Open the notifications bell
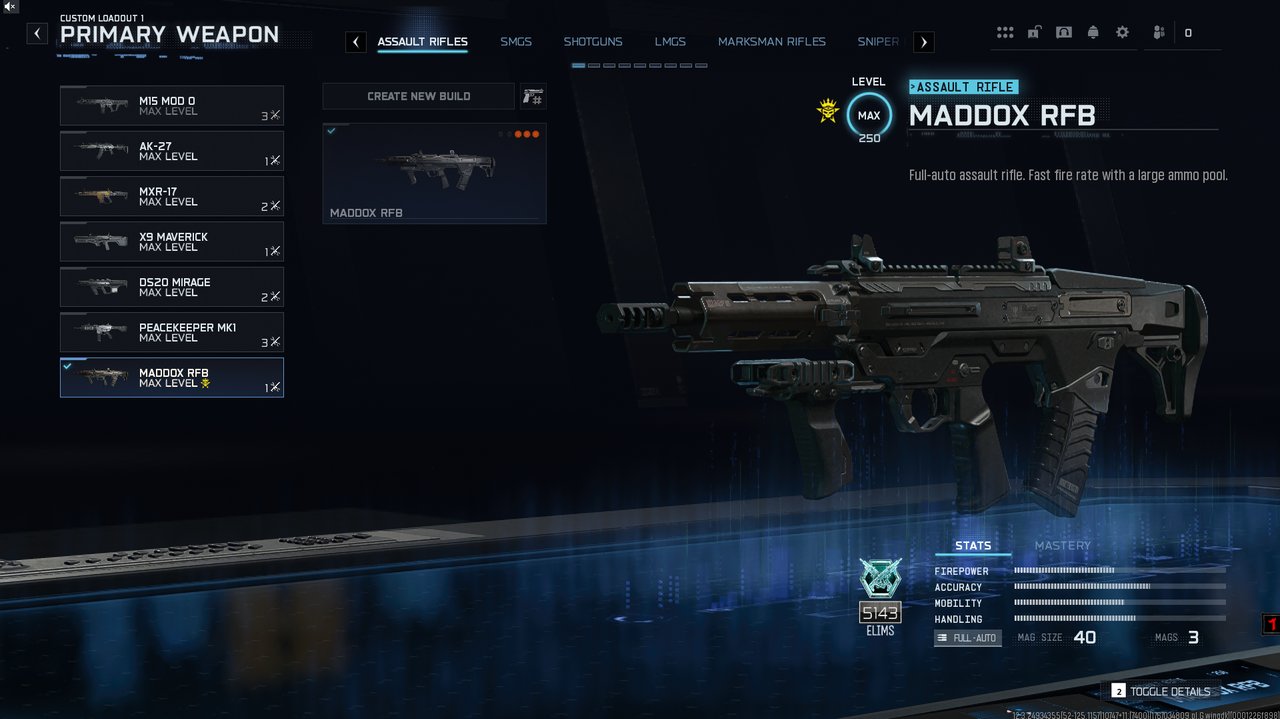Screen dimensions: 1280x719 [x=1093, y=33]
